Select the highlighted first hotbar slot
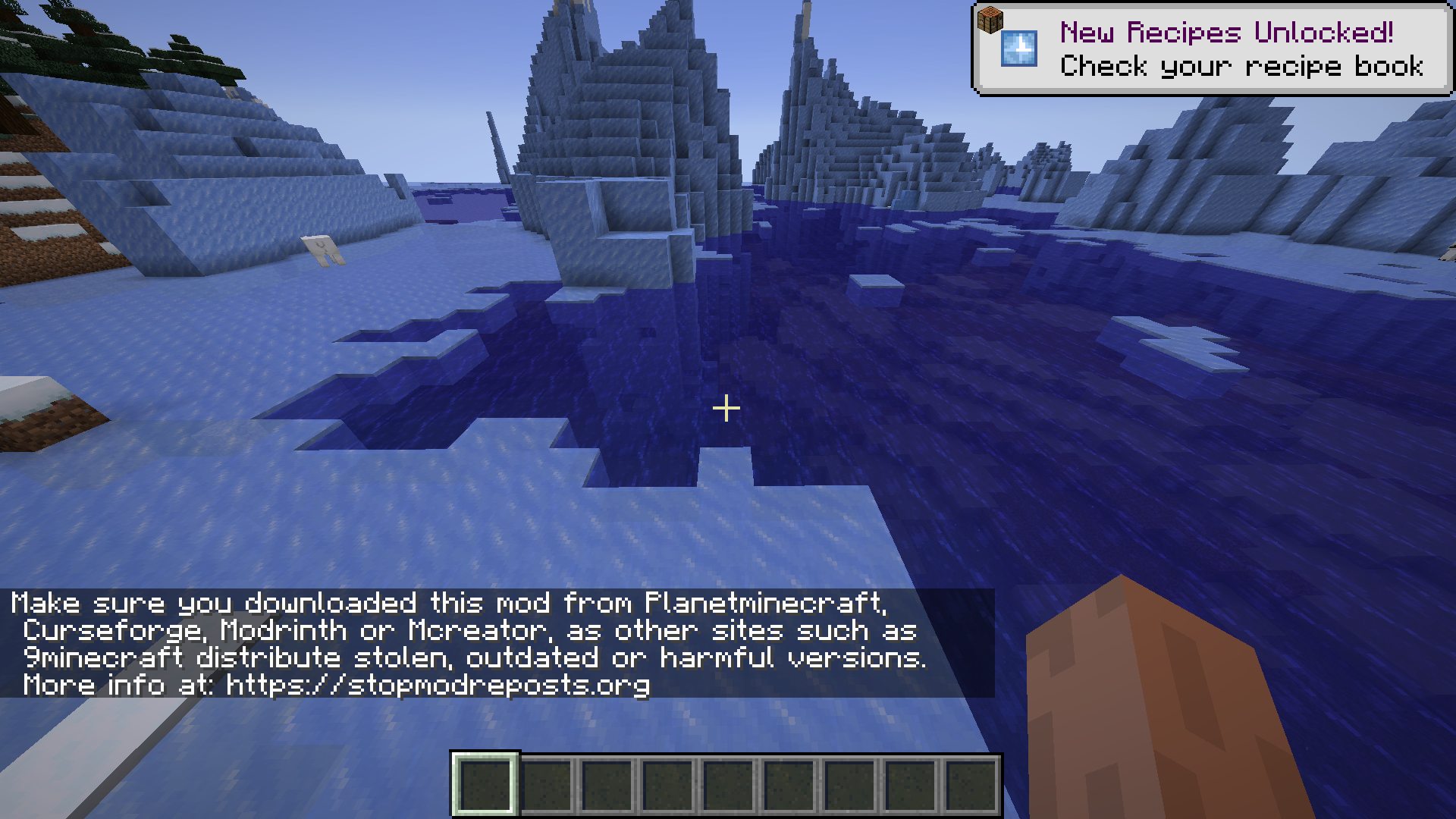The height and width of the screenshot is (819, 1456). click(x=485, y=784)
